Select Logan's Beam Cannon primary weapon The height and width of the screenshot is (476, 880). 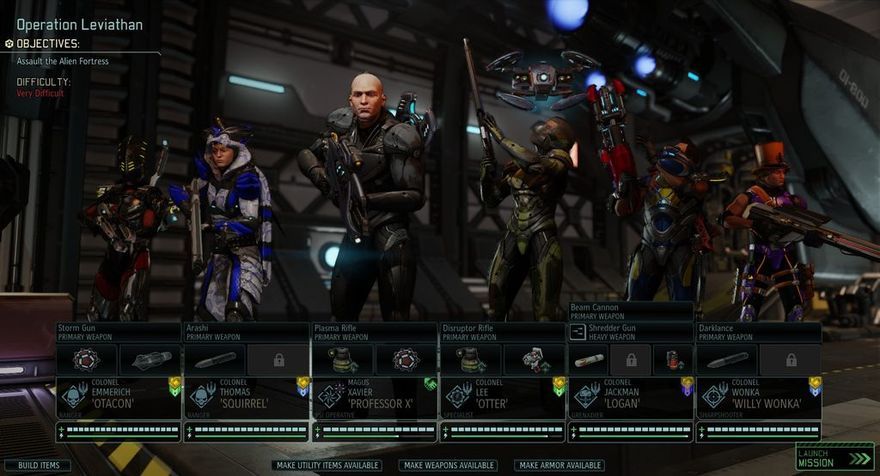click(x=630, y=311)
